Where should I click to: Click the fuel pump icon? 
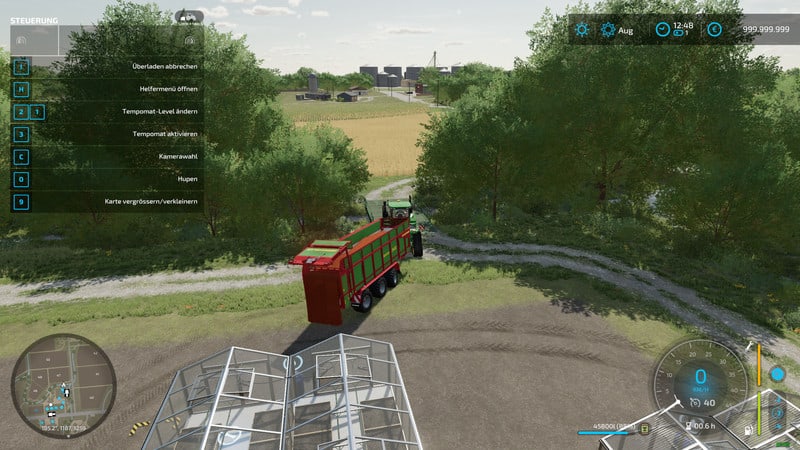tap(749, 430)
